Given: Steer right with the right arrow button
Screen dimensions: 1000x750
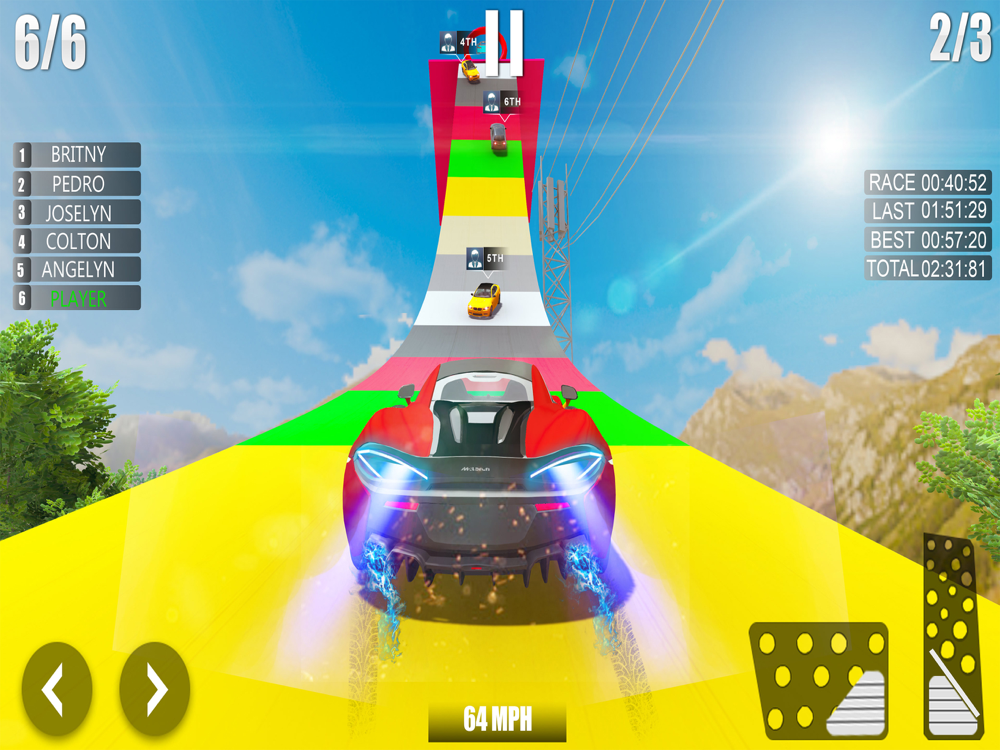Looking at the screenshot, I should pyautogui.click(x=155, y=688).
